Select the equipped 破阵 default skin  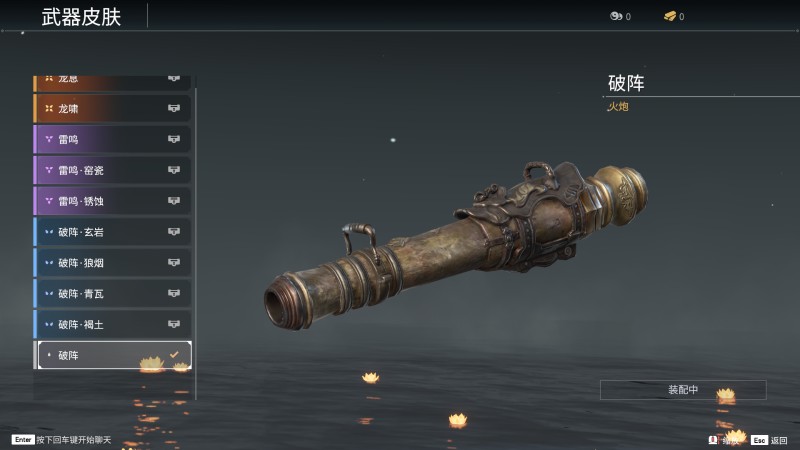(x=112, y=355)
